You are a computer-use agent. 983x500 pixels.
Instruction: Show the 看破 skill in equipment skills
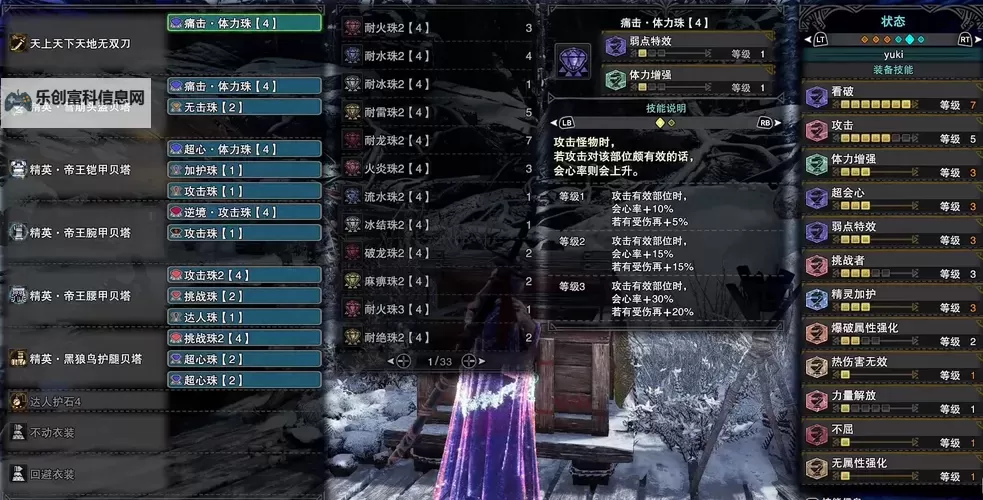pyautogui.click(x=892, y=97)
